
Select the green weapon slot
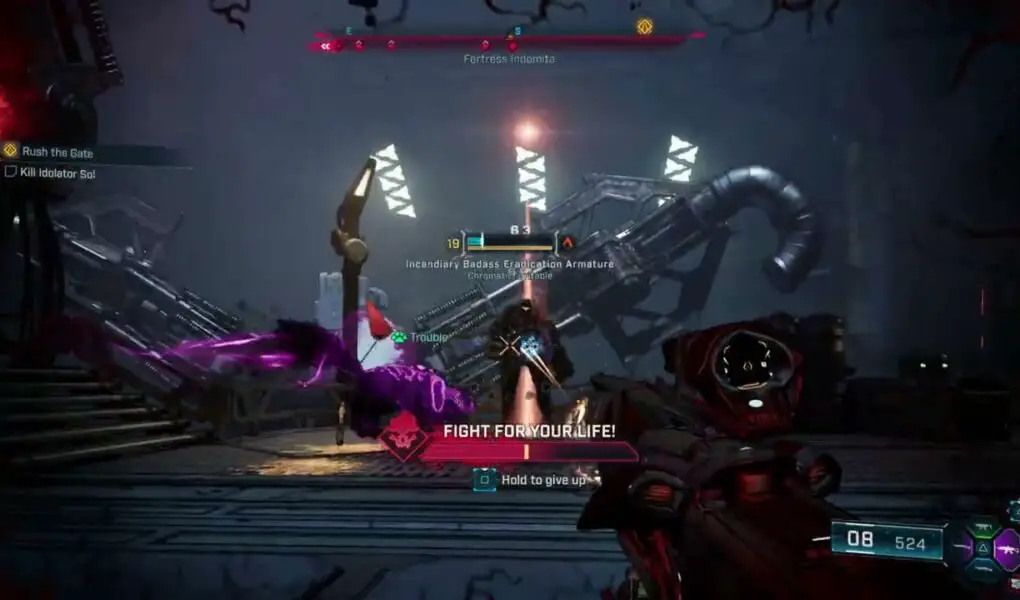(983, 528)
